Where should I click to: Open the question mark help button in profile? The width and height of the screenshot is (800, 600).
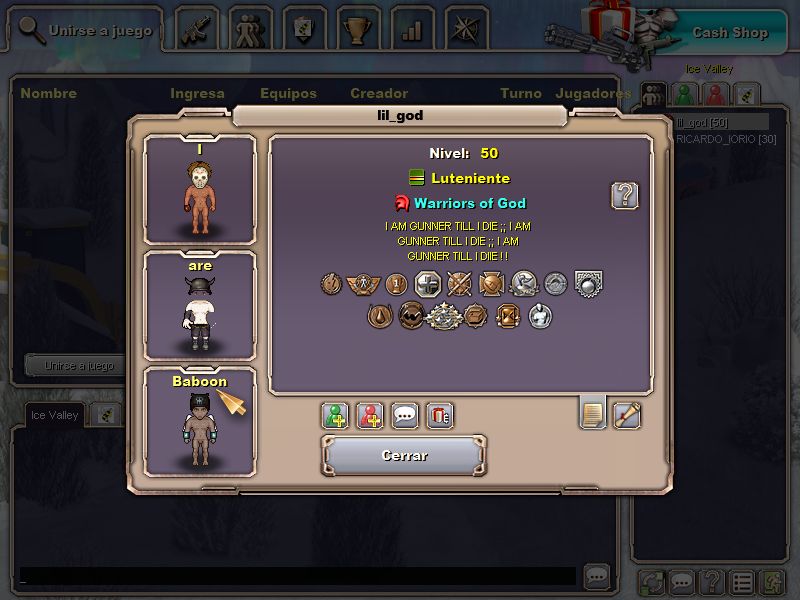pyautogui.click(x=625, y=195)
